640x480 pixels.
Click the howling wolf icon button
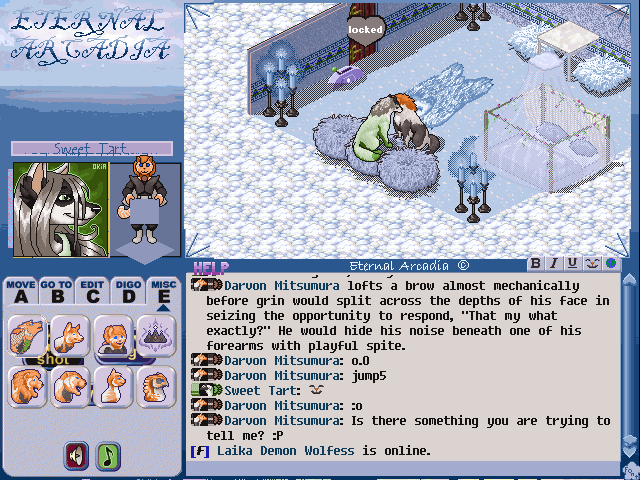[27, 335]
